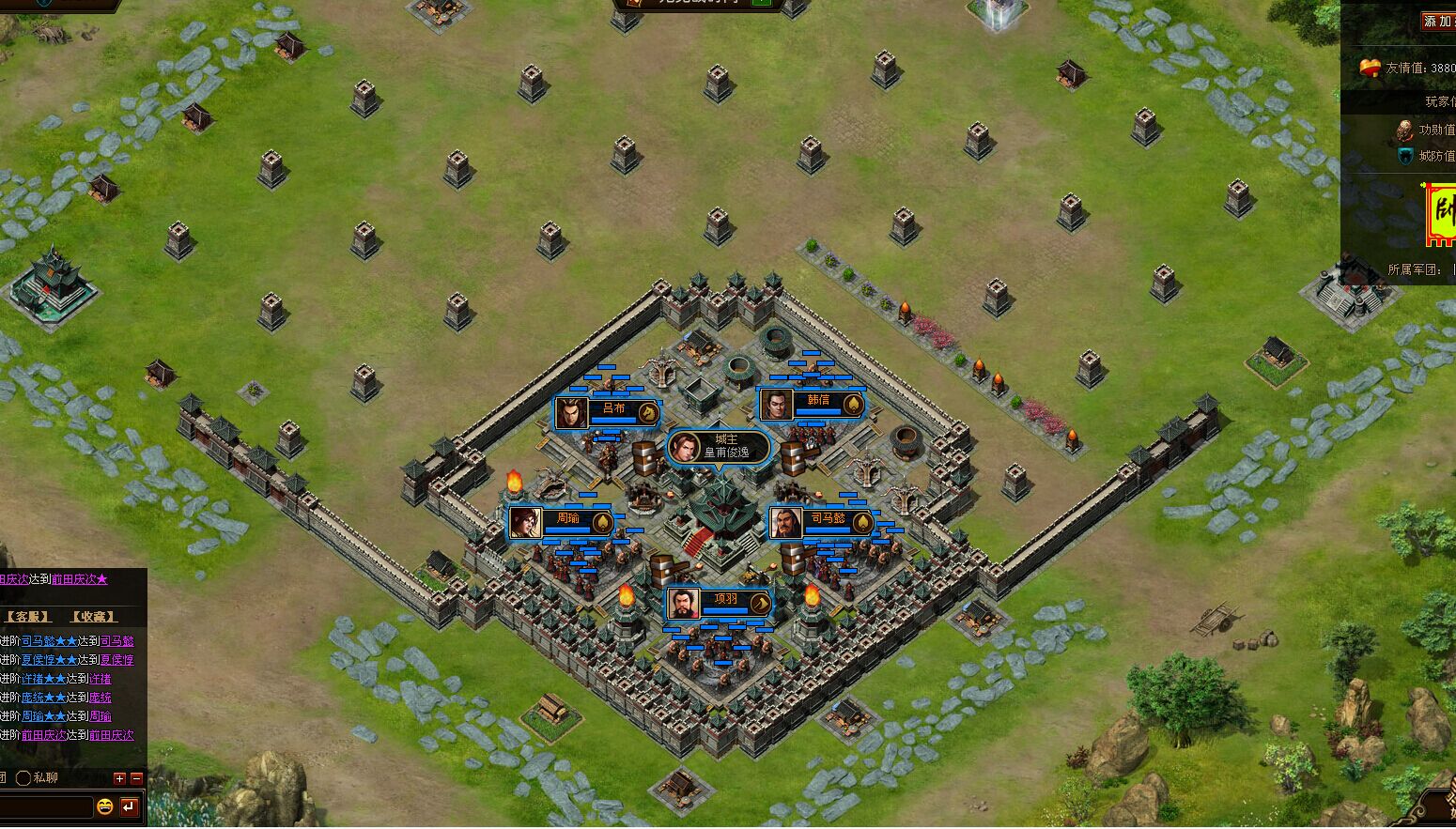Select the 司马懿 general nameplate
Screen dimensions: 1456x829
(822, 523)
